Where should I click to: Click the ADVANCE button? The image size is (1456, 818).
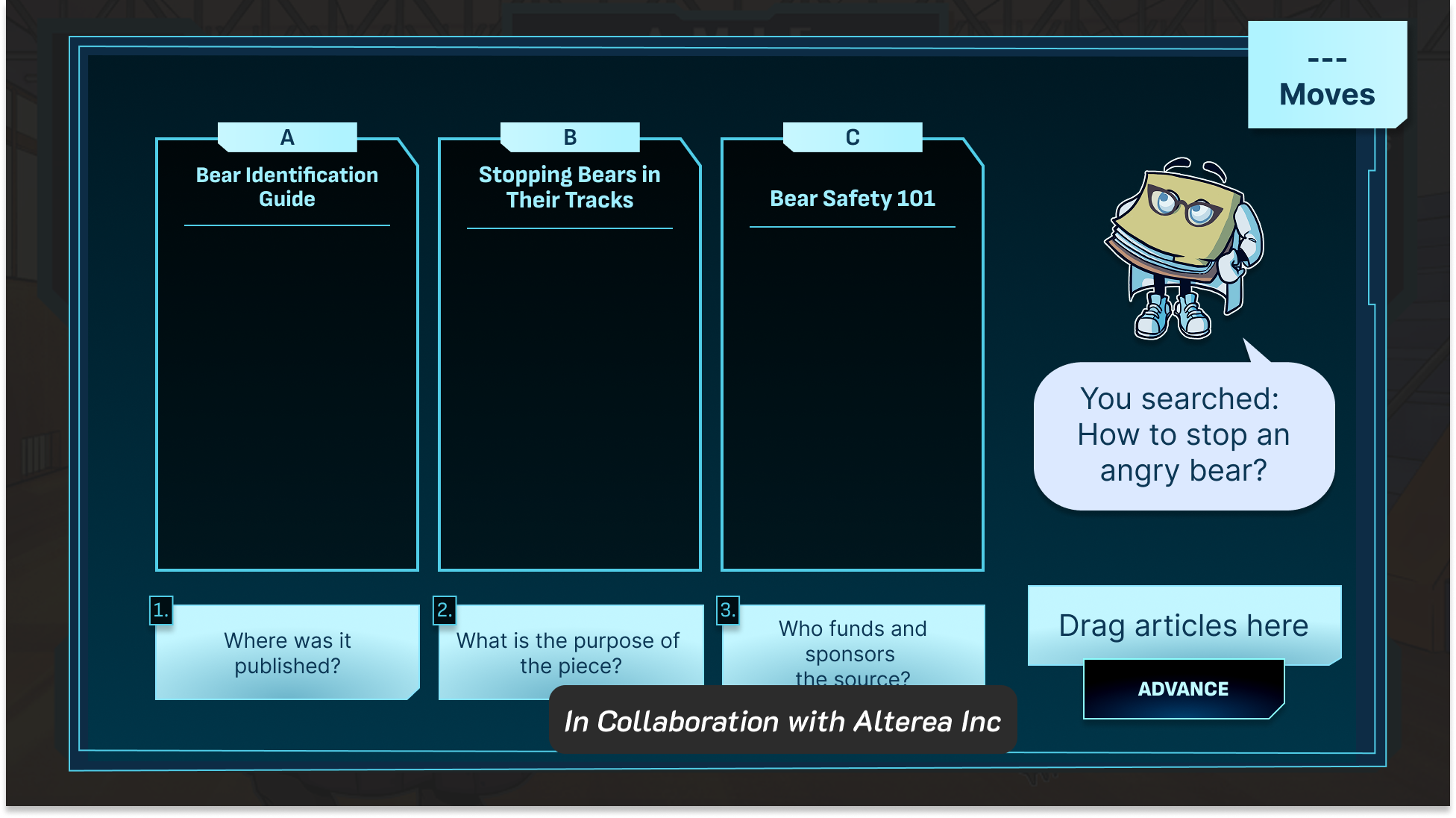[1183, 689]
